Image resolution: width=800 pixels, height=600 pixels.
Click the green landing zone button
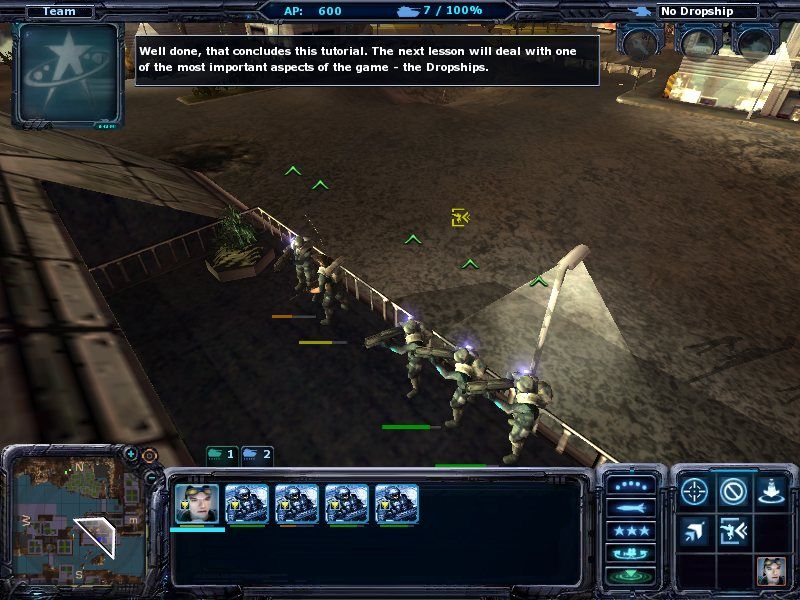[x=632, y=576]
